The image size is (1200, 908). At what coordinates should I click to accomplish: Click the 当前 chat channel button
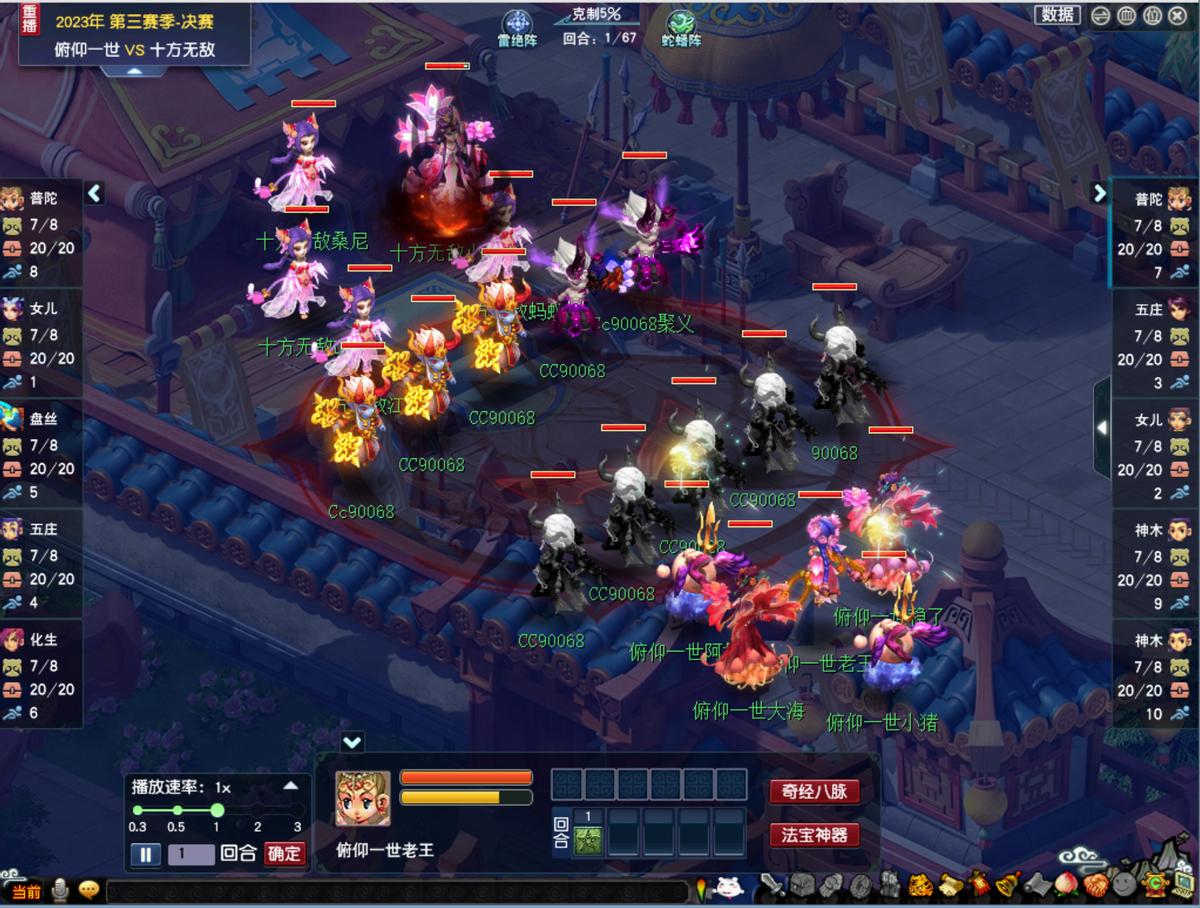tap(27, 891)
